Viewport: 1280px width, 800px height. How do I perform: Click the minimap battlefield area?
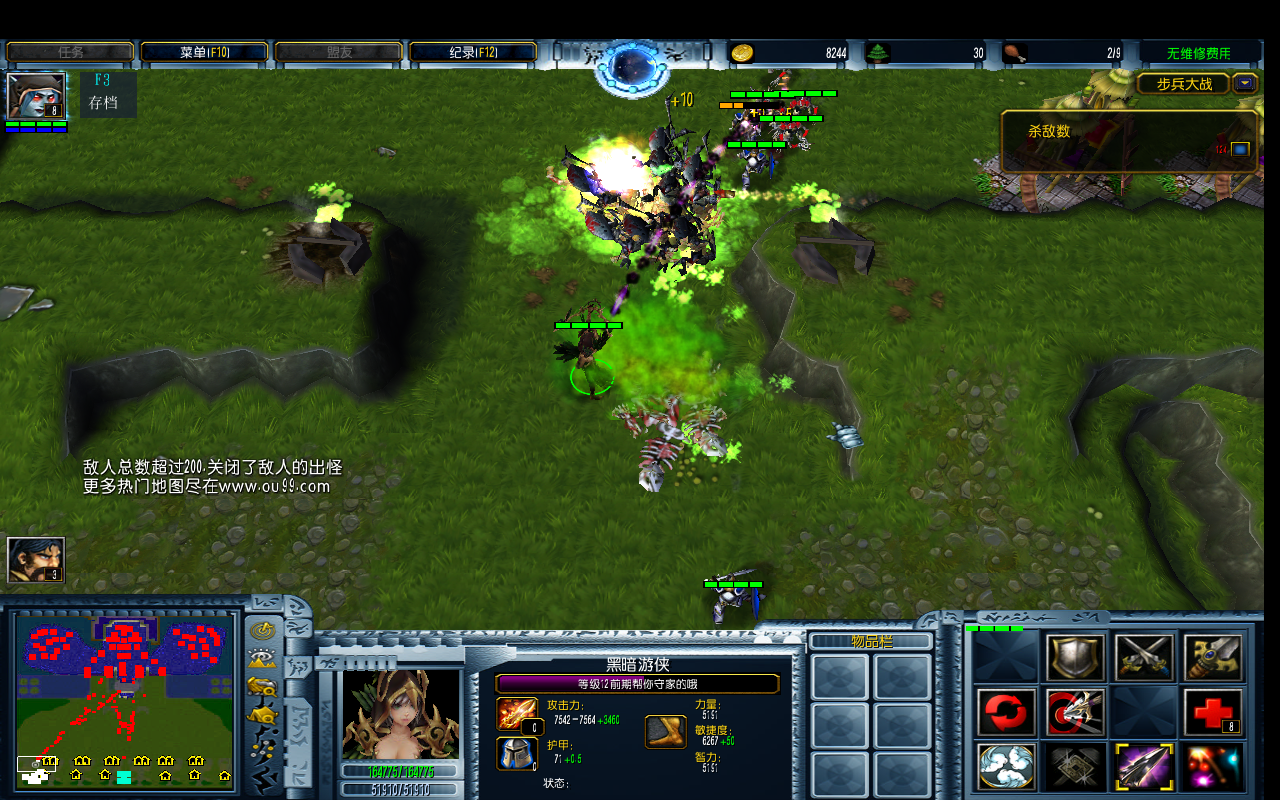pyautogui.click(x=126, y=700)
